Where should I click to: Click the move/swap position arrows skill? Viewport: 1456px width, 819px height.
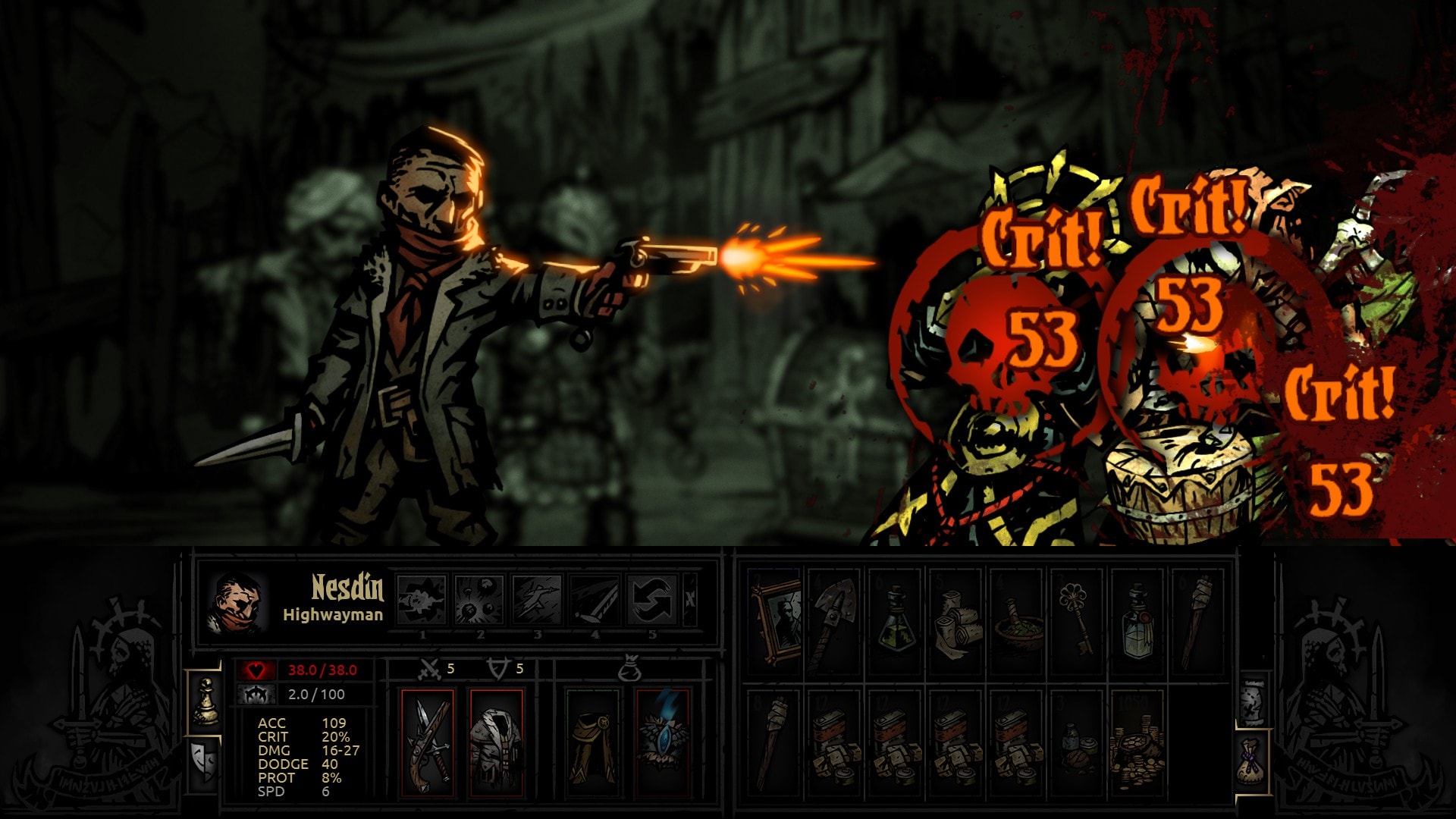pyautogui.click(x=652, y=599)
